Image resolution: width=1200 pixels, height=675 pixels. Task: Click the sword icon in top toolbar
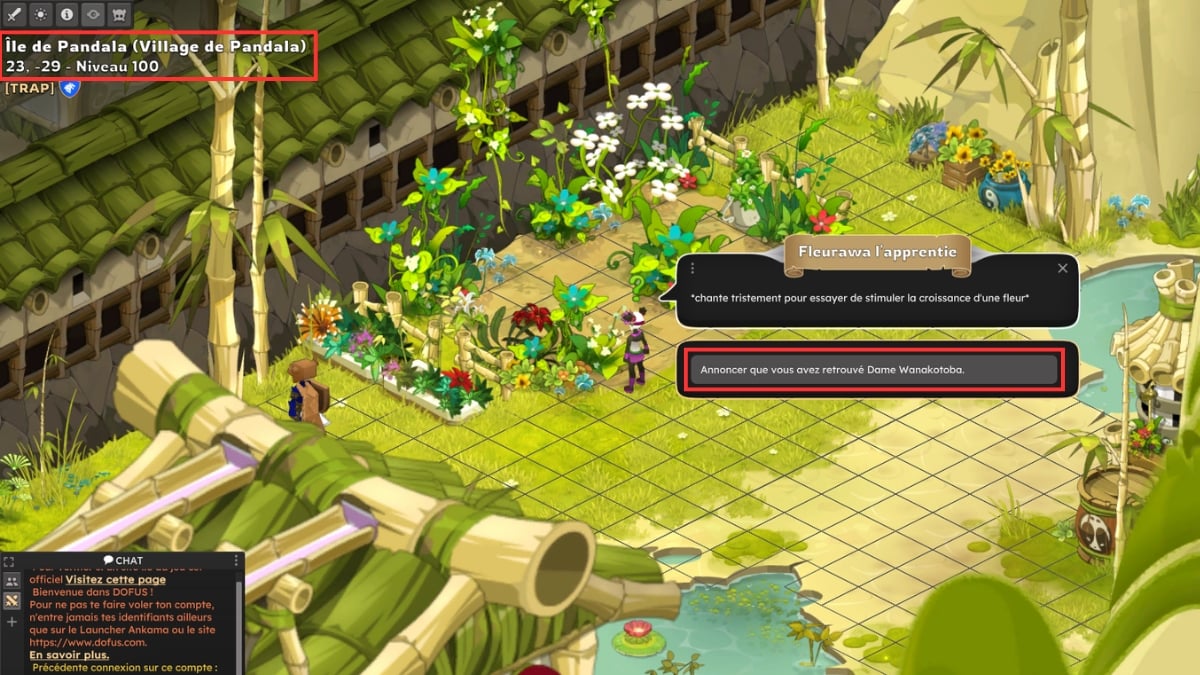(16, 15)
